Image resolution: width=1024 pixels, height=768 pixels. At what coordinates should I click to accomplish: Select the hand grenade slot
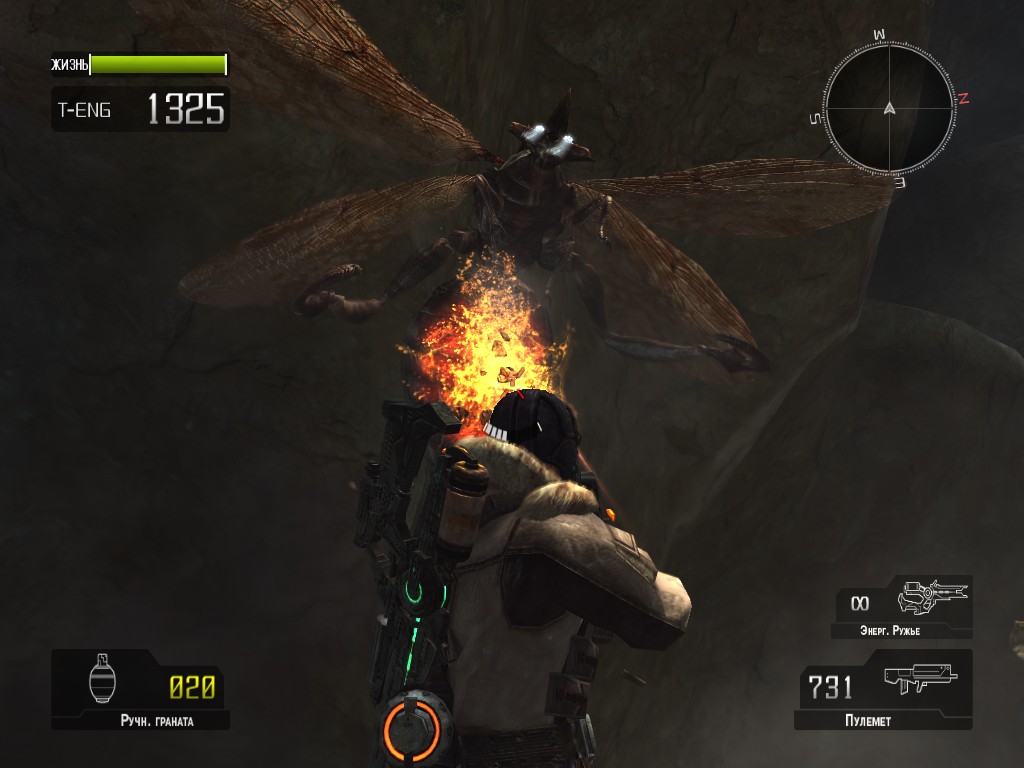[141, 689]
